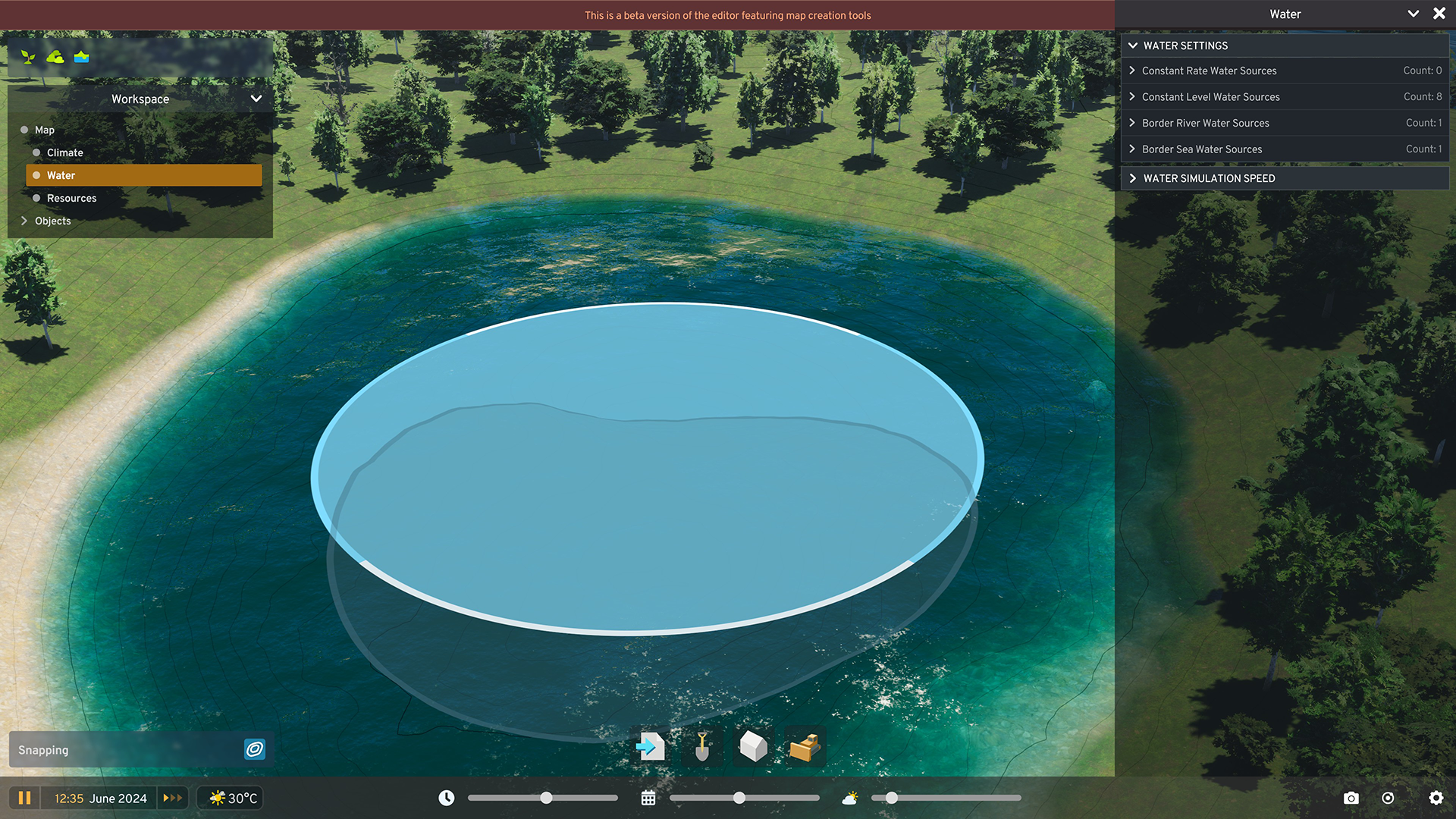Open the map import tool
Image resolution: width=1456 pixels, height=819 pixels.
pyautogui.click(x=651, y=747)
